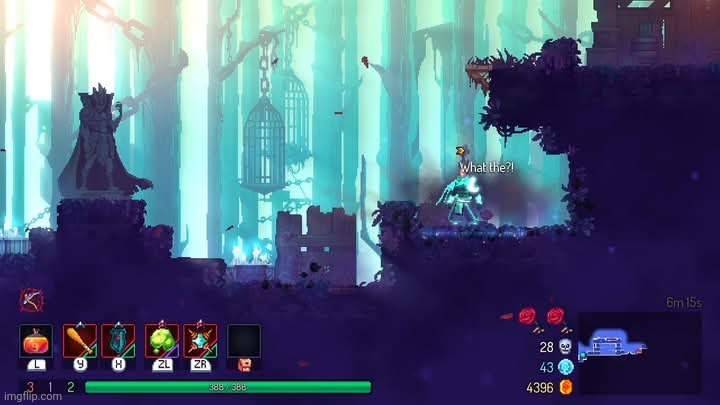Select the teal shield weapon slot
720x405 pixels.
118,340
